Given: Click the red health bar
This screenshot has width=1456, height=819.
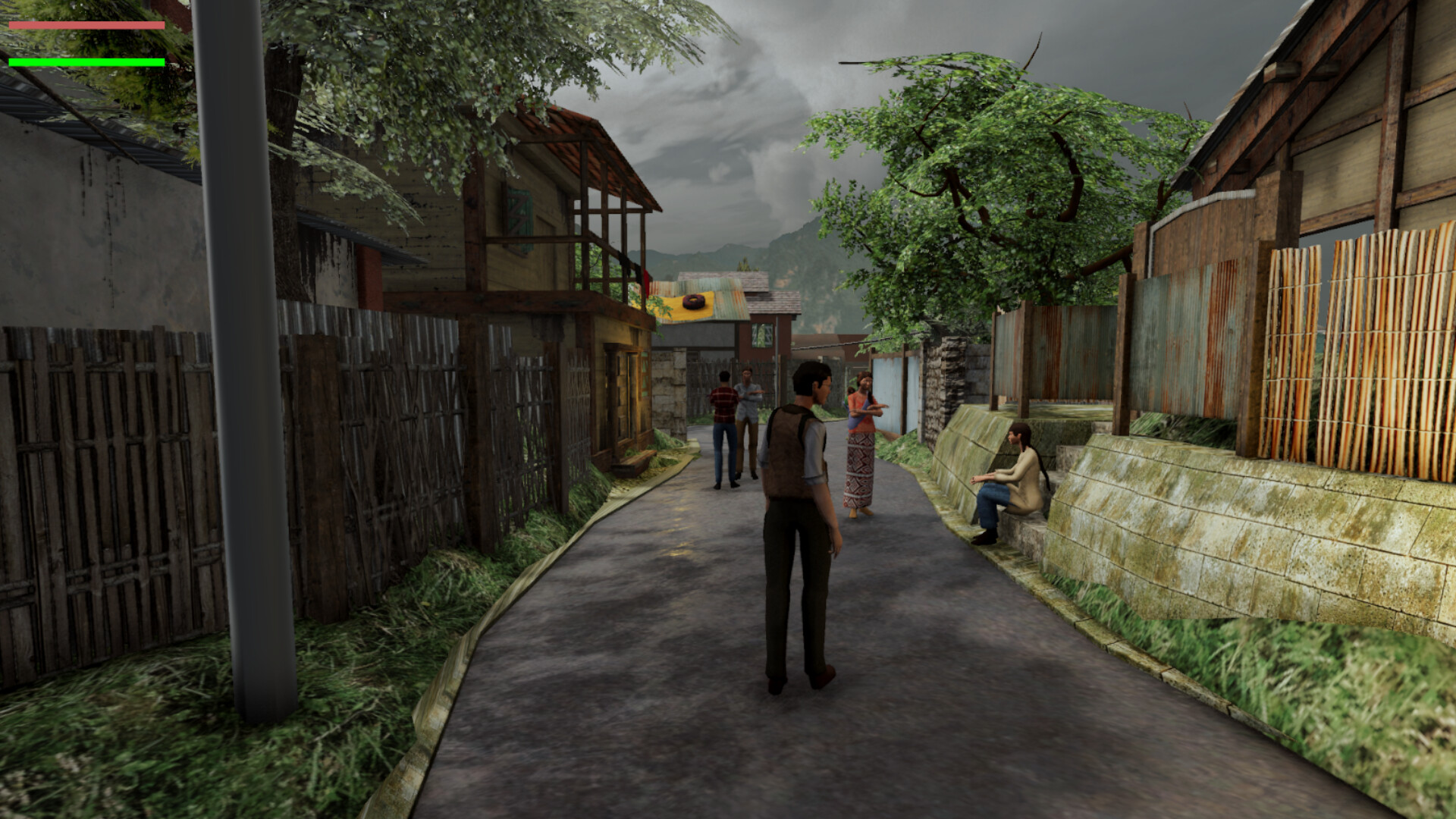Looking at the screenshot, I should point(87,23).
